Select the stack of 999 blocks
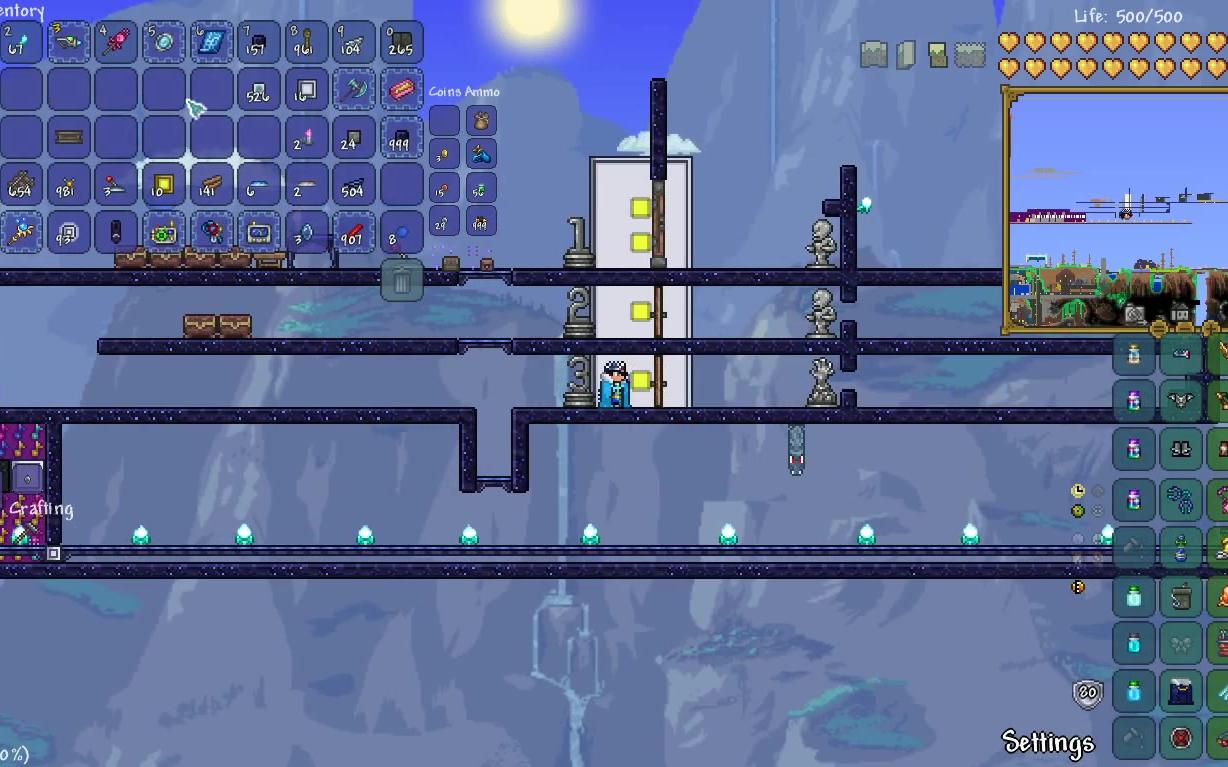Viewport: 1228px width, 767px height. pyautogui.click(x=402, y=138)
